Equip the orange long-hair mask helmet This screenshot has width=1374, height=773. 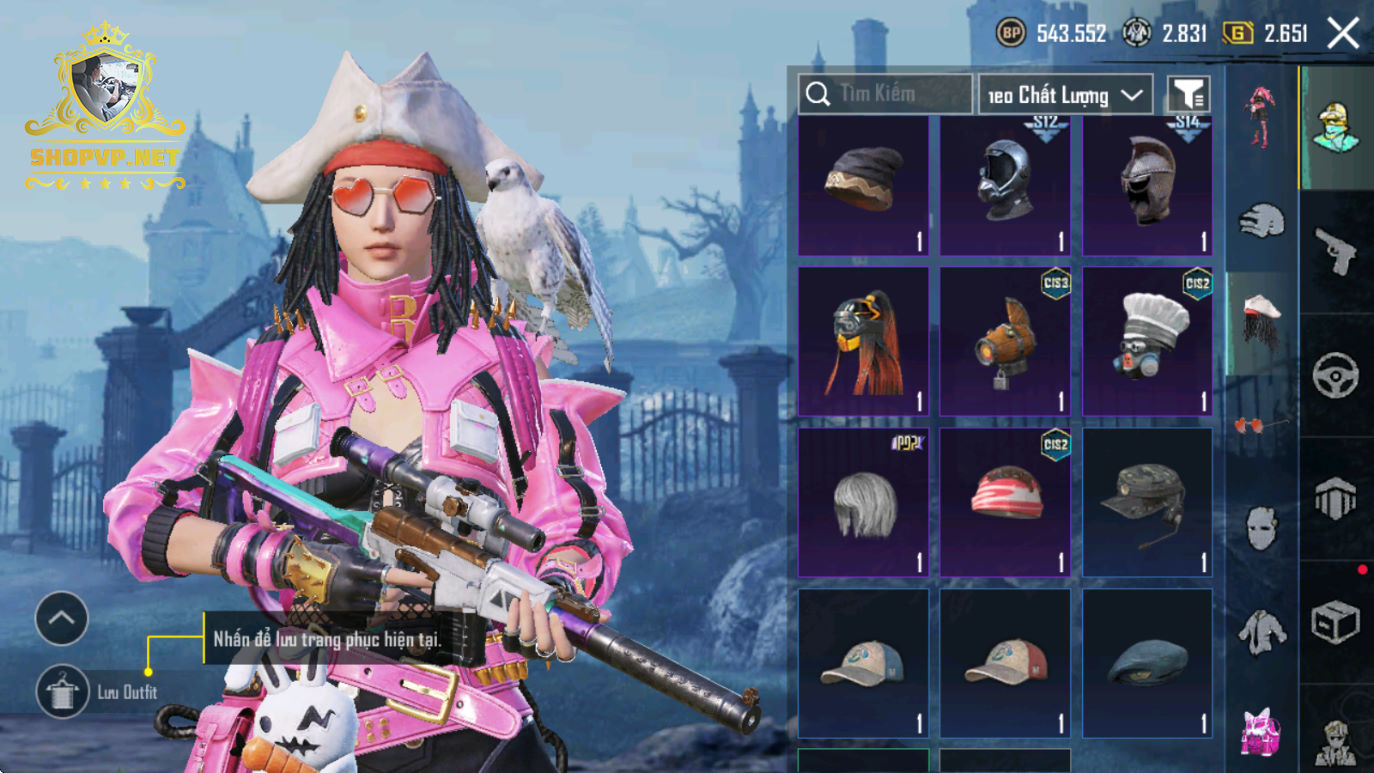pyautogui.click(x=863, y=341)
